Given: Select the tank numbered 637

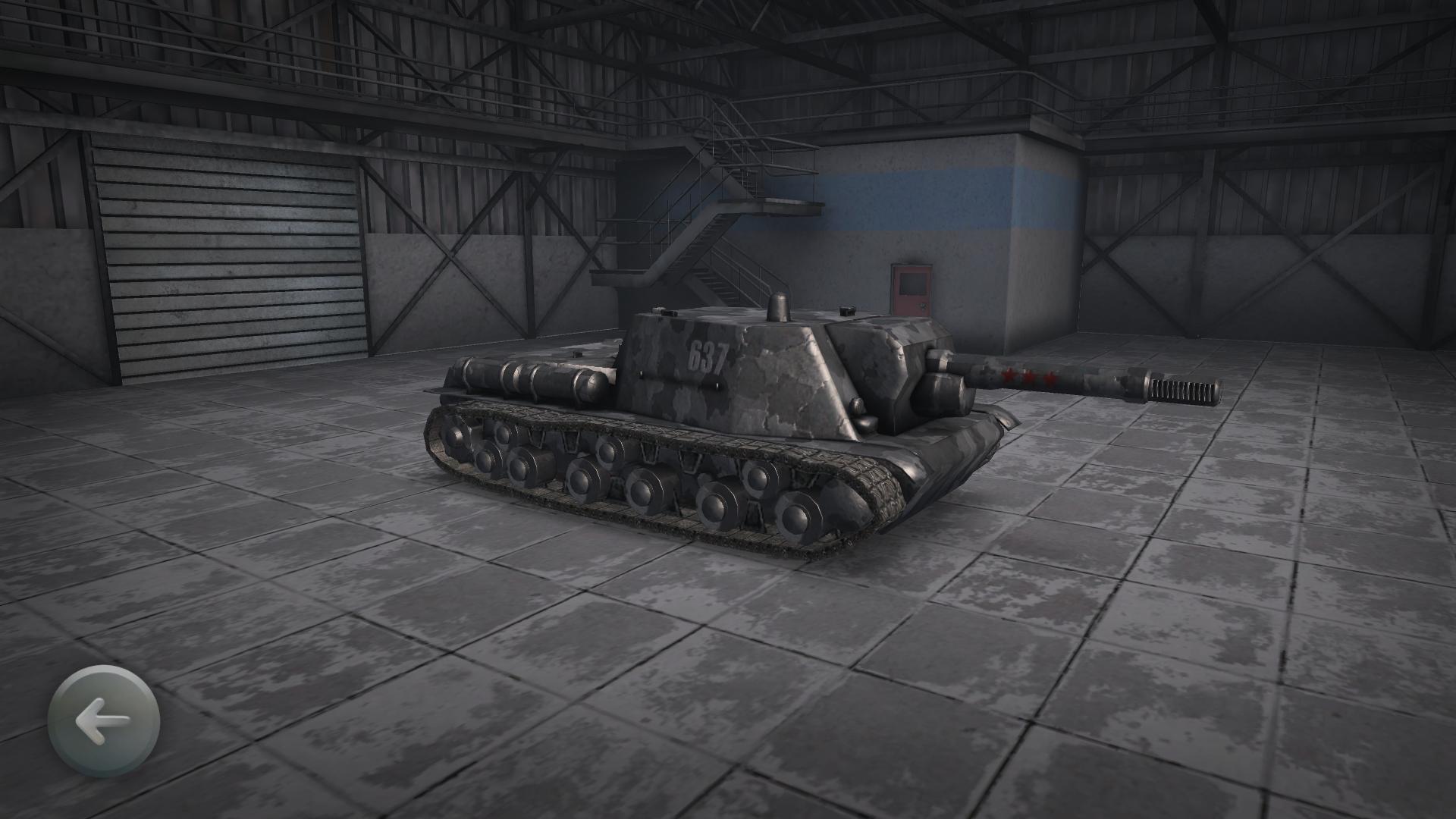Looking at the screenshot, I should coord(720,417).
